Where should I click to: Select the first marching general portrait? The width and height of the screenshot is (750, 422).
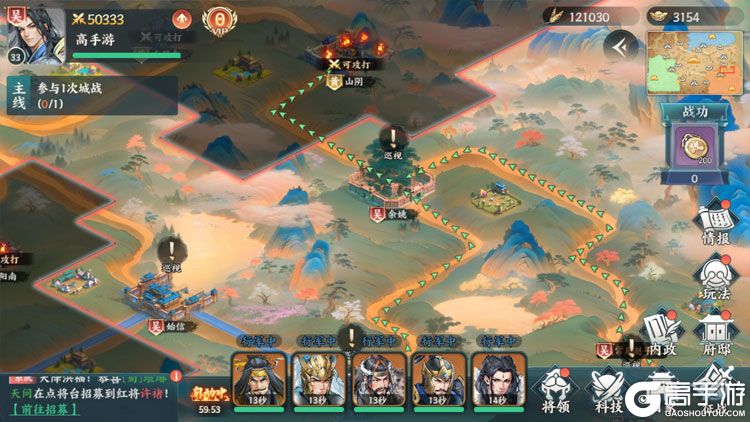click(254, 378)
